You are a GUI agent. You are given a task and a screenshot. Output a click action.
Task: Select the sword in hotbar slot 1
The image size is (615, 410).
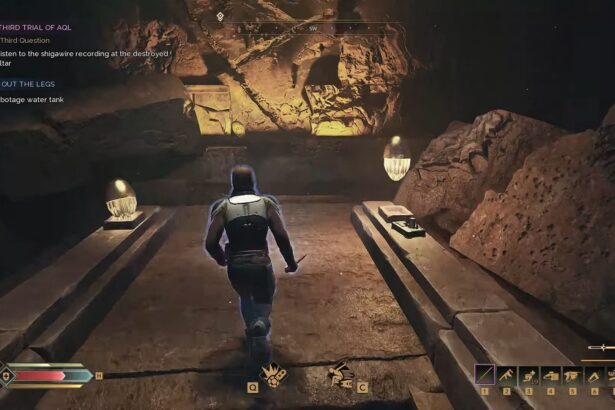coord(485,375)
